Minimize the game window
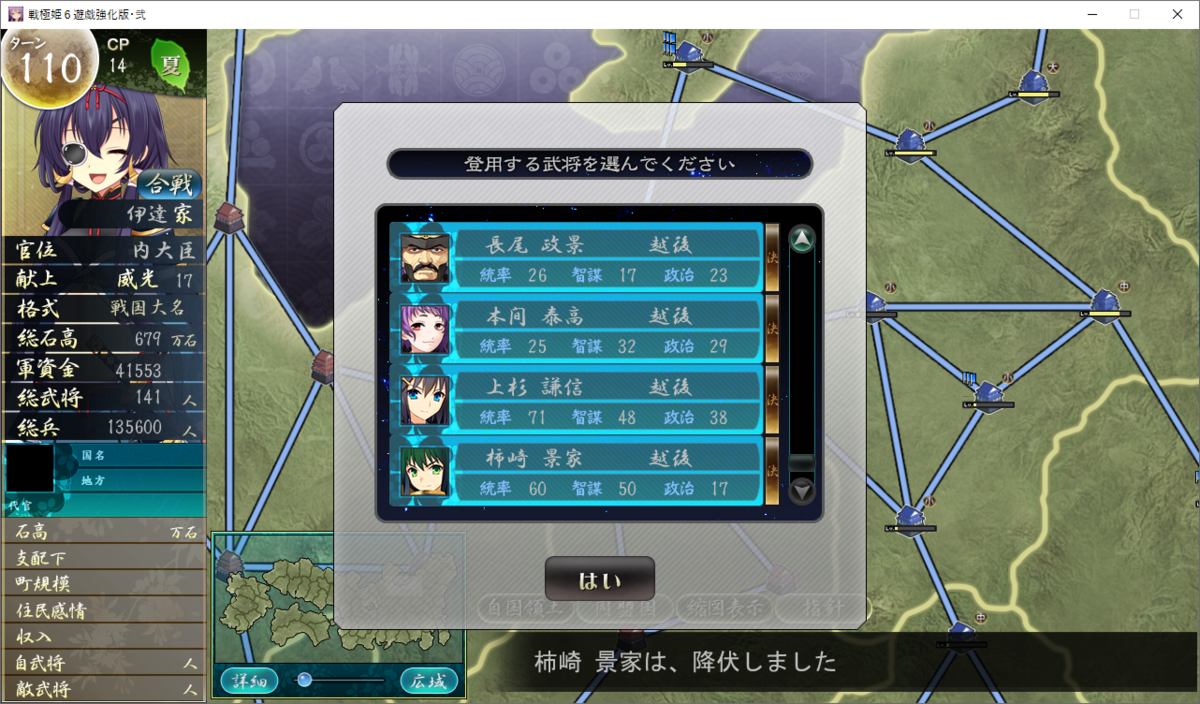 tap(1088, 14)
